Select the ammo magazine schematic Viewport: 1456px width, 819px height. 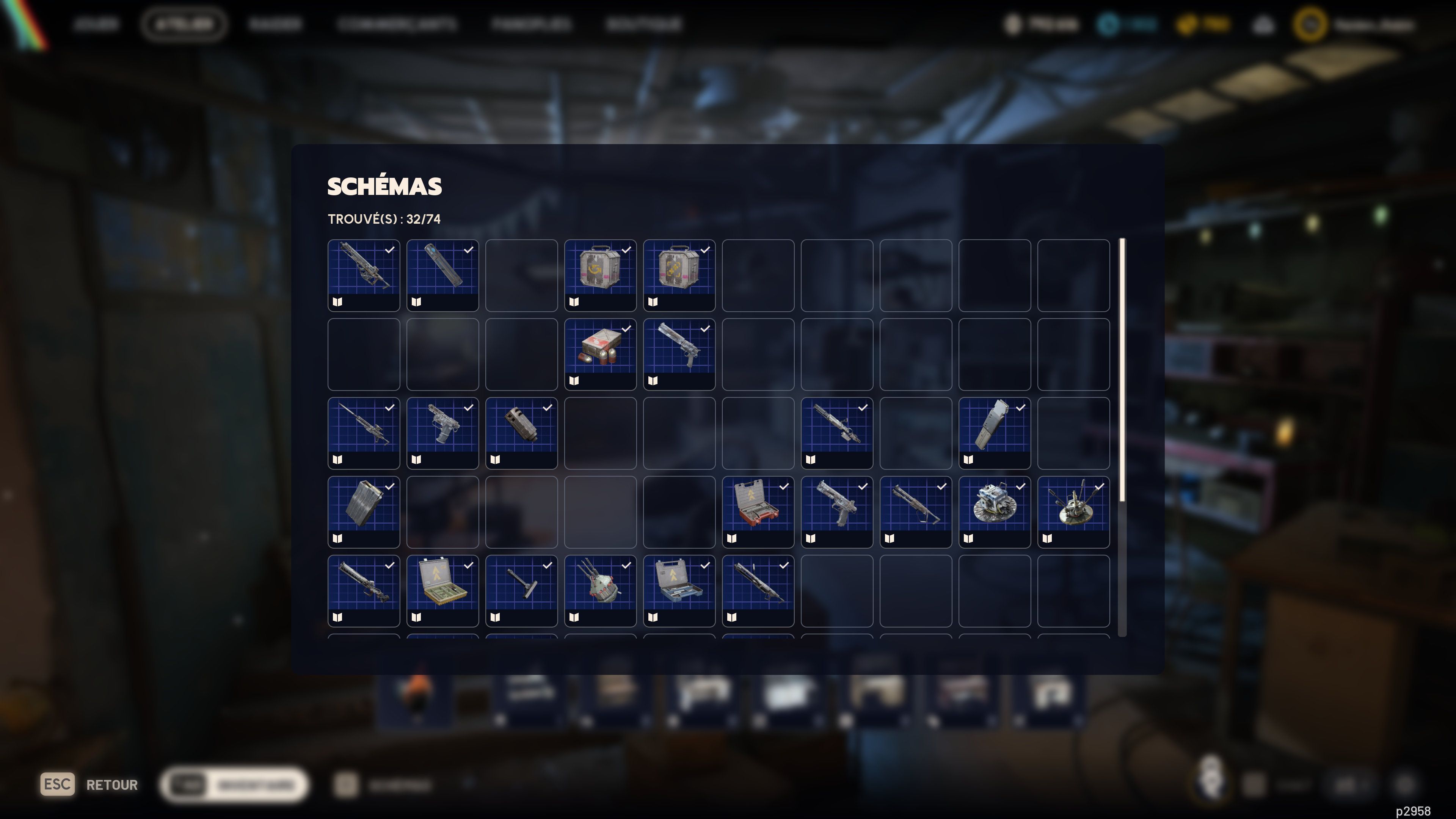pos(995,433)
